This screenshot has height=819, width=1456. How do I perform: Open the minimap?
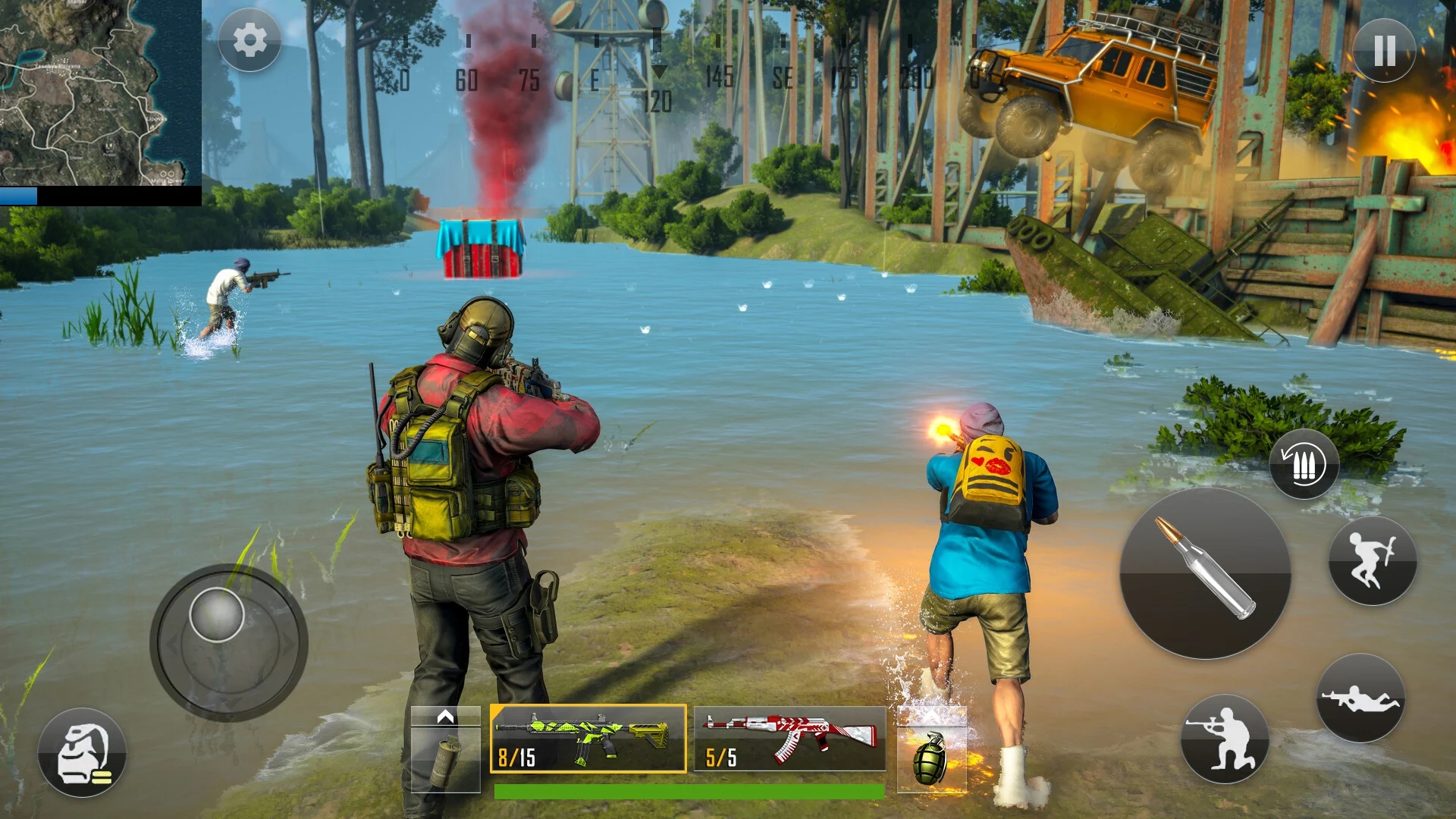tap(100, 93)
